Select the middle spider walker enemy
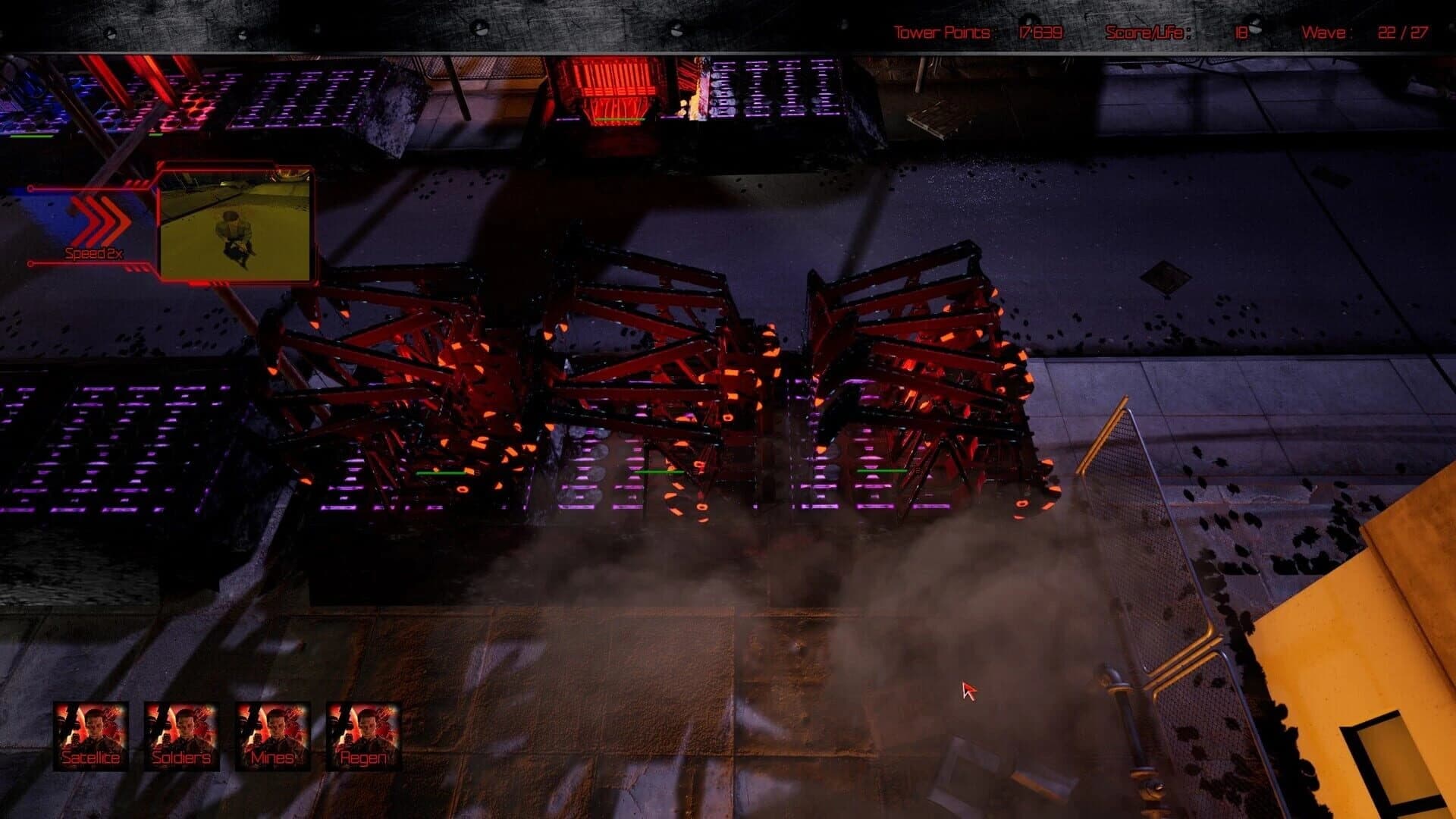Screen dimensions: 1456x819 click(667, 356)
